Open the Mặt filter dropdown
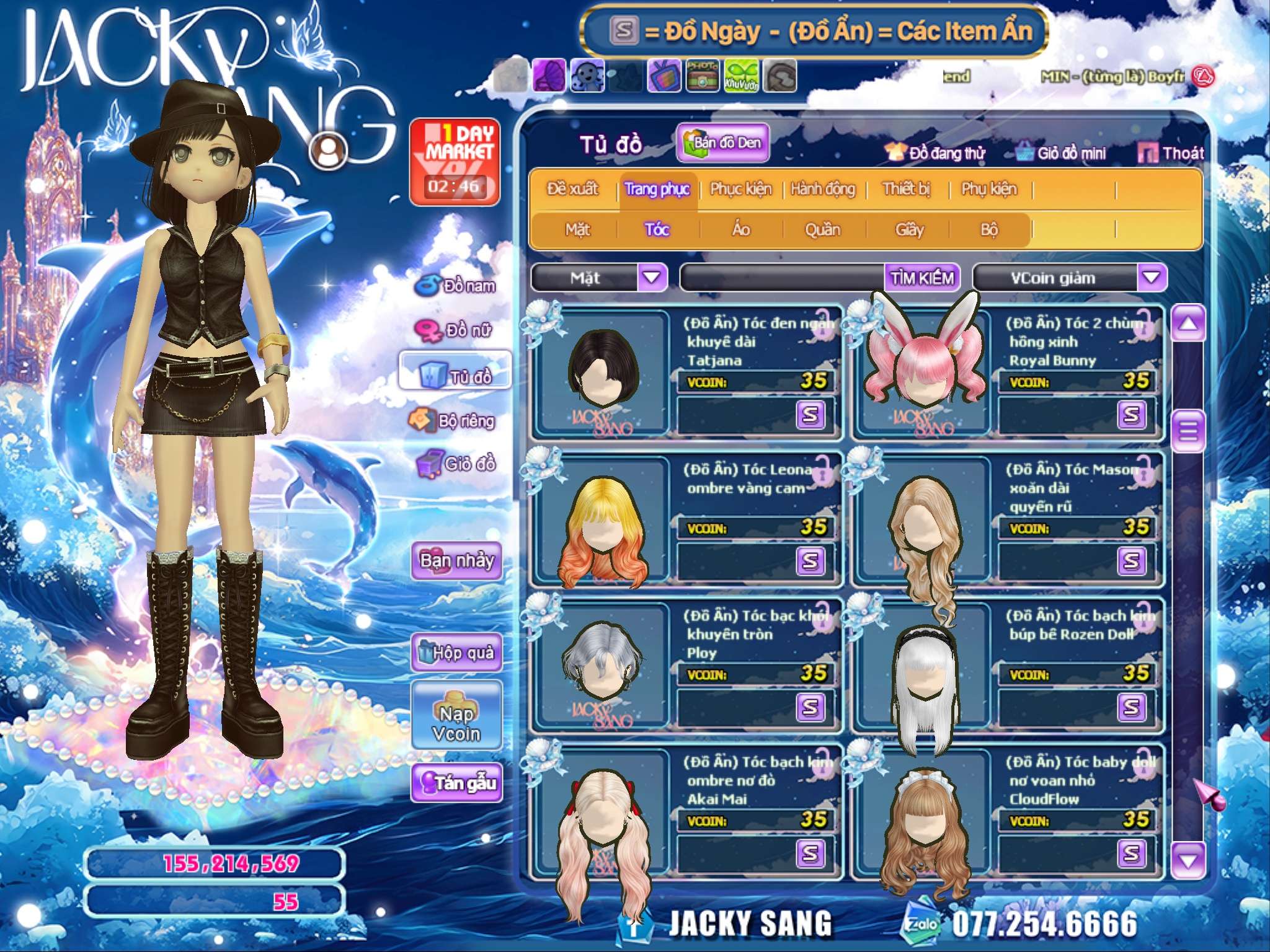The width and height of the screenshot is (1270, 952). coord(652,277)
